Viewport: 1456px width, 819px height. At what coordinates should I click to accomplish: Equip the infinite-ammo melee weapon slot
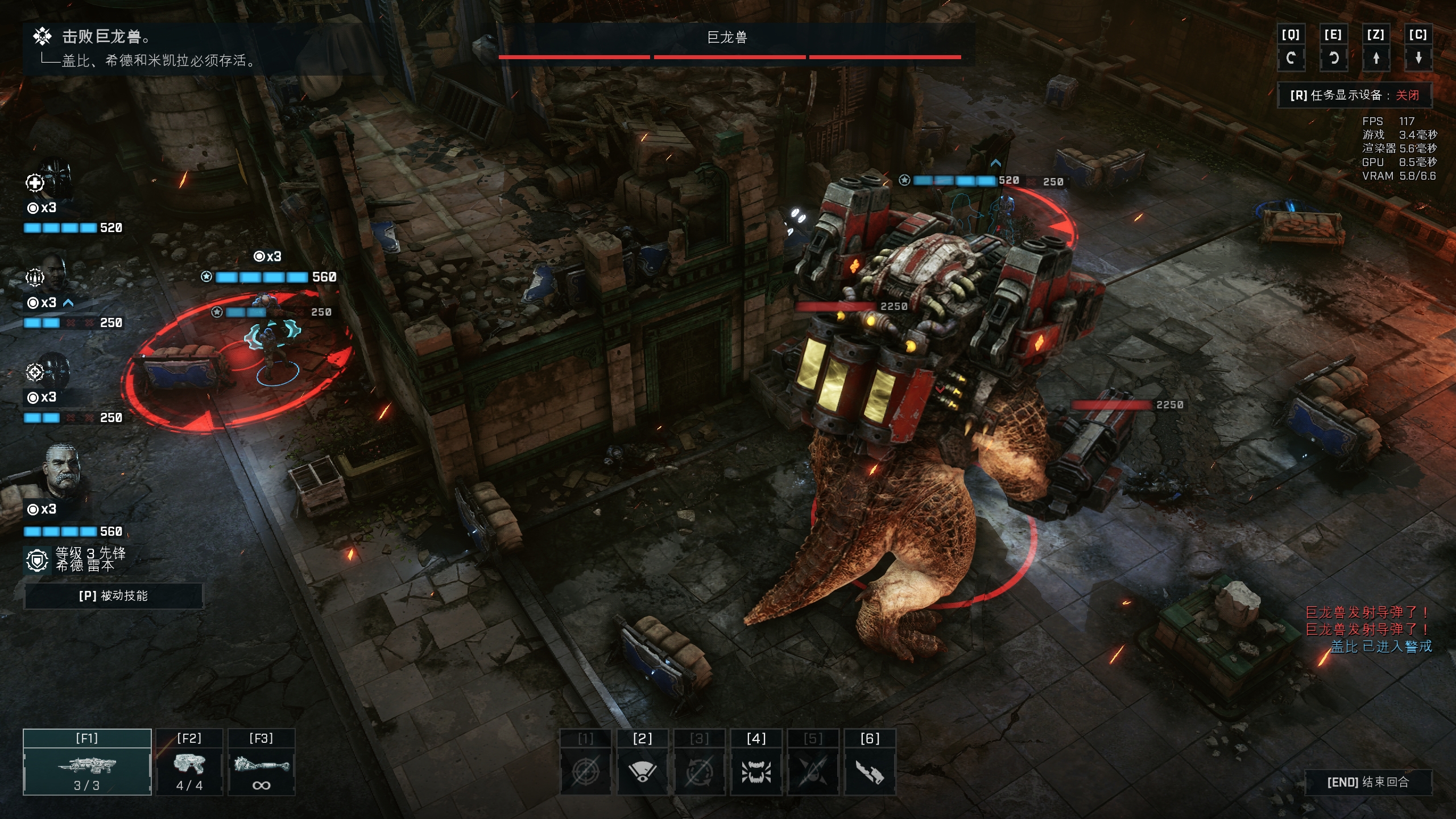click(261, 762)
